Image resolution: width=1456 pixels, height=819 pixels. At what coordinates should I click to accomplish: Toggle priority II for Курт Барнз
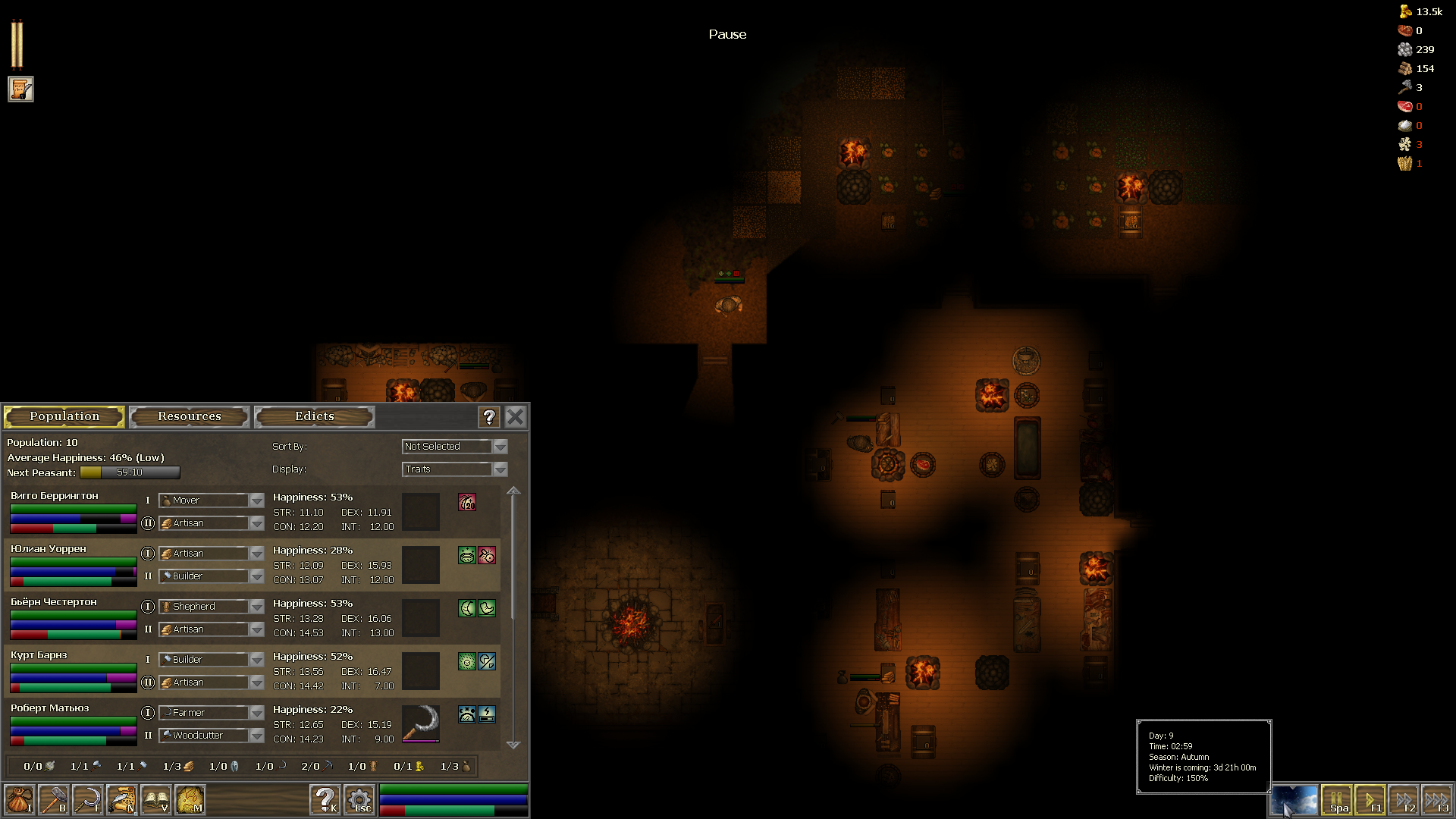[149, 682]
